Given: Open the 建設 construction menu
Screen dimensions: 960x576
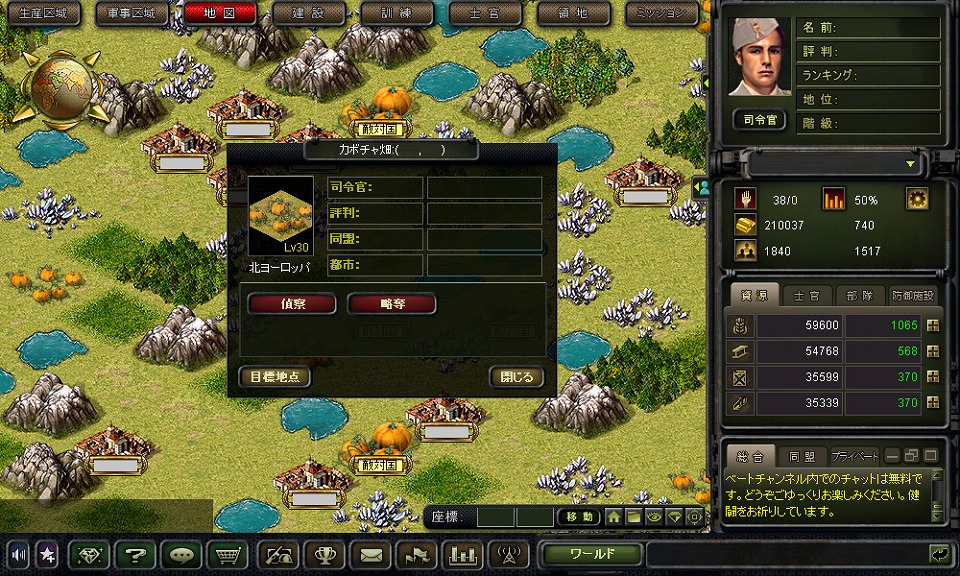Looking at the screenshot, I should click(308, 13).
